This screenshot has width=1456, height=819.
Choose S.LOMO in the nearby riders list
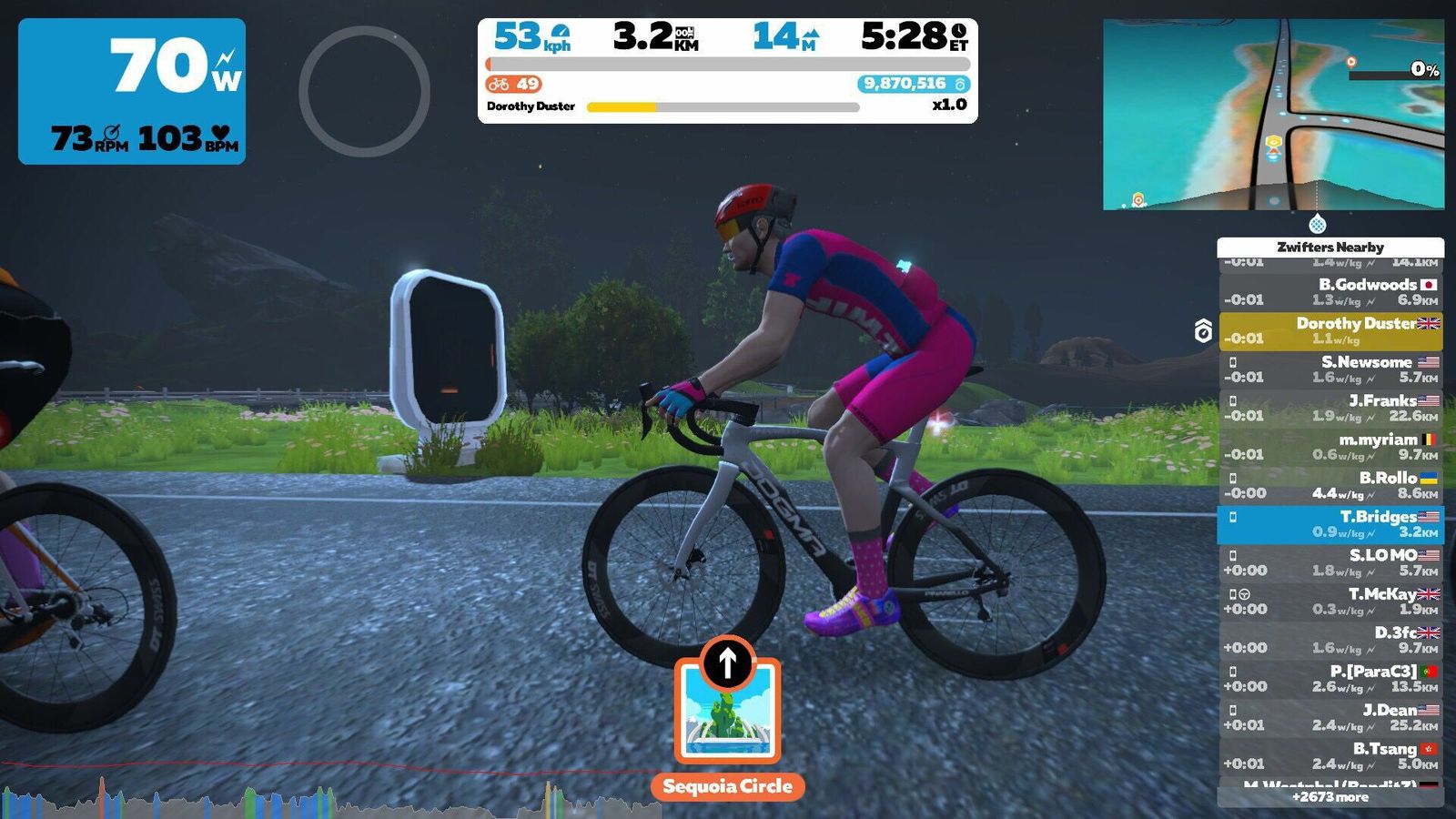tap(1330, 563)
